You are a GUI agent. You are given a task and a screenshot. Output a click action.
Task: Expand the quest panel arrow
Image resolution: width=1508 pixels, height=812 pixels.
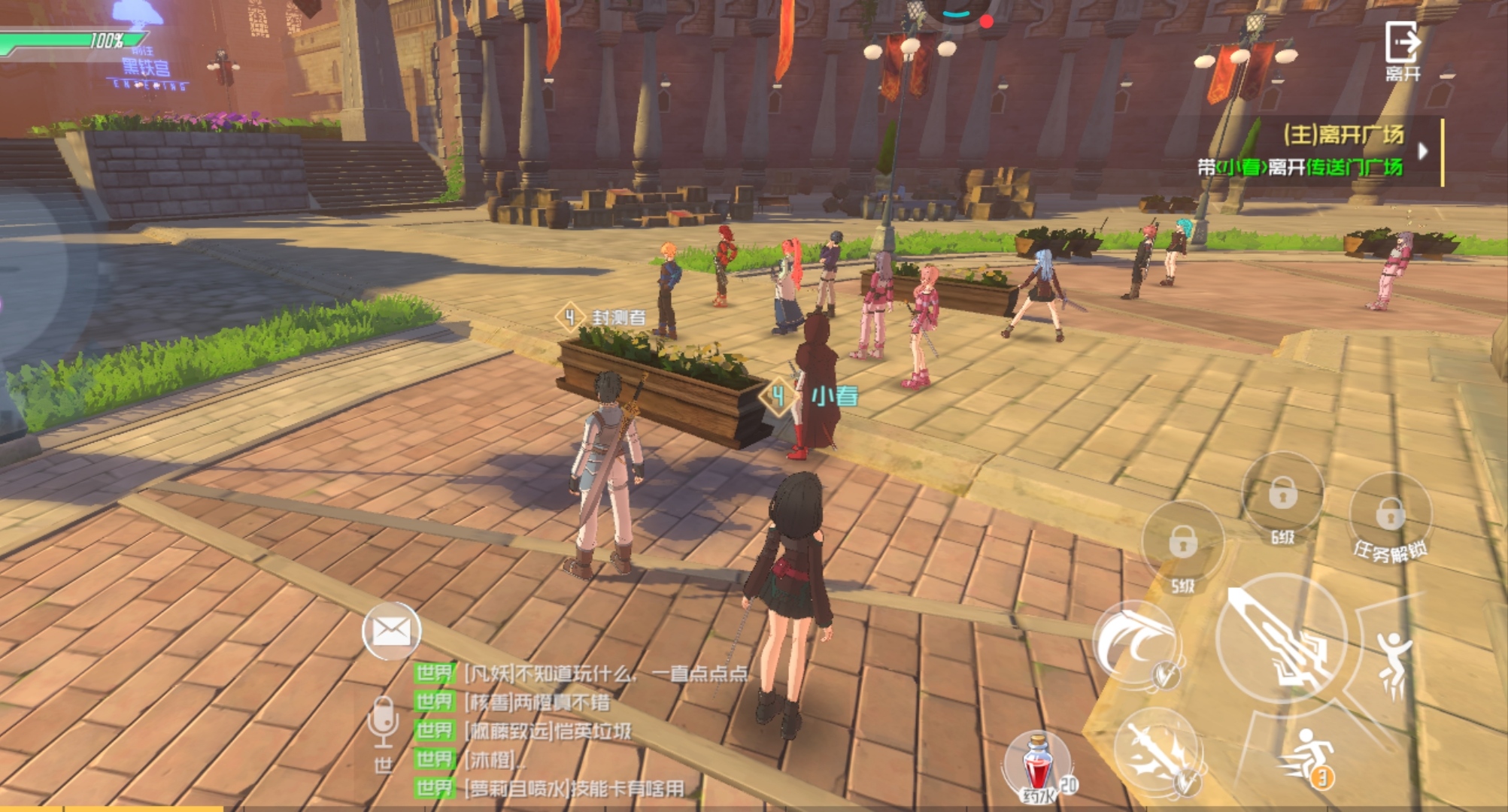[x=1422, y=151]
